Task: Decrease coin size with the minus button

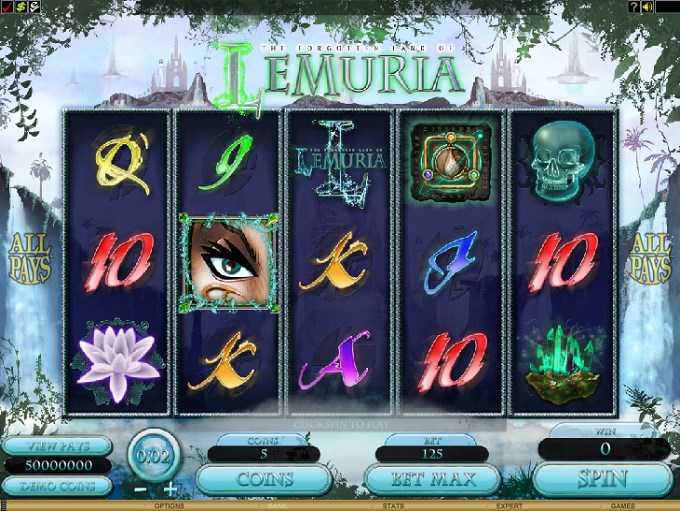Action: [x=141, y=489]
